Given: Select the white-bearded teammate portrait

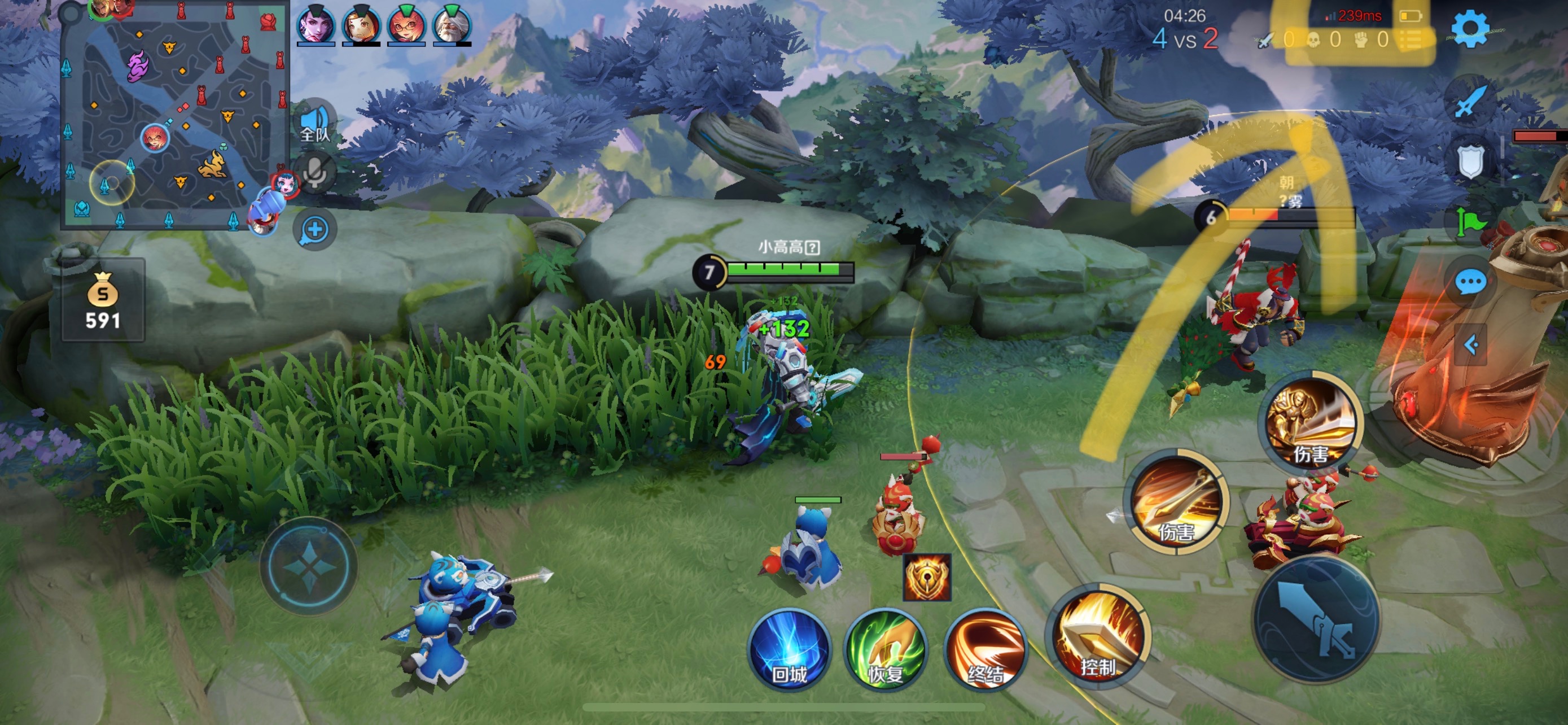Looking at the screenshot, I should 452,25.
